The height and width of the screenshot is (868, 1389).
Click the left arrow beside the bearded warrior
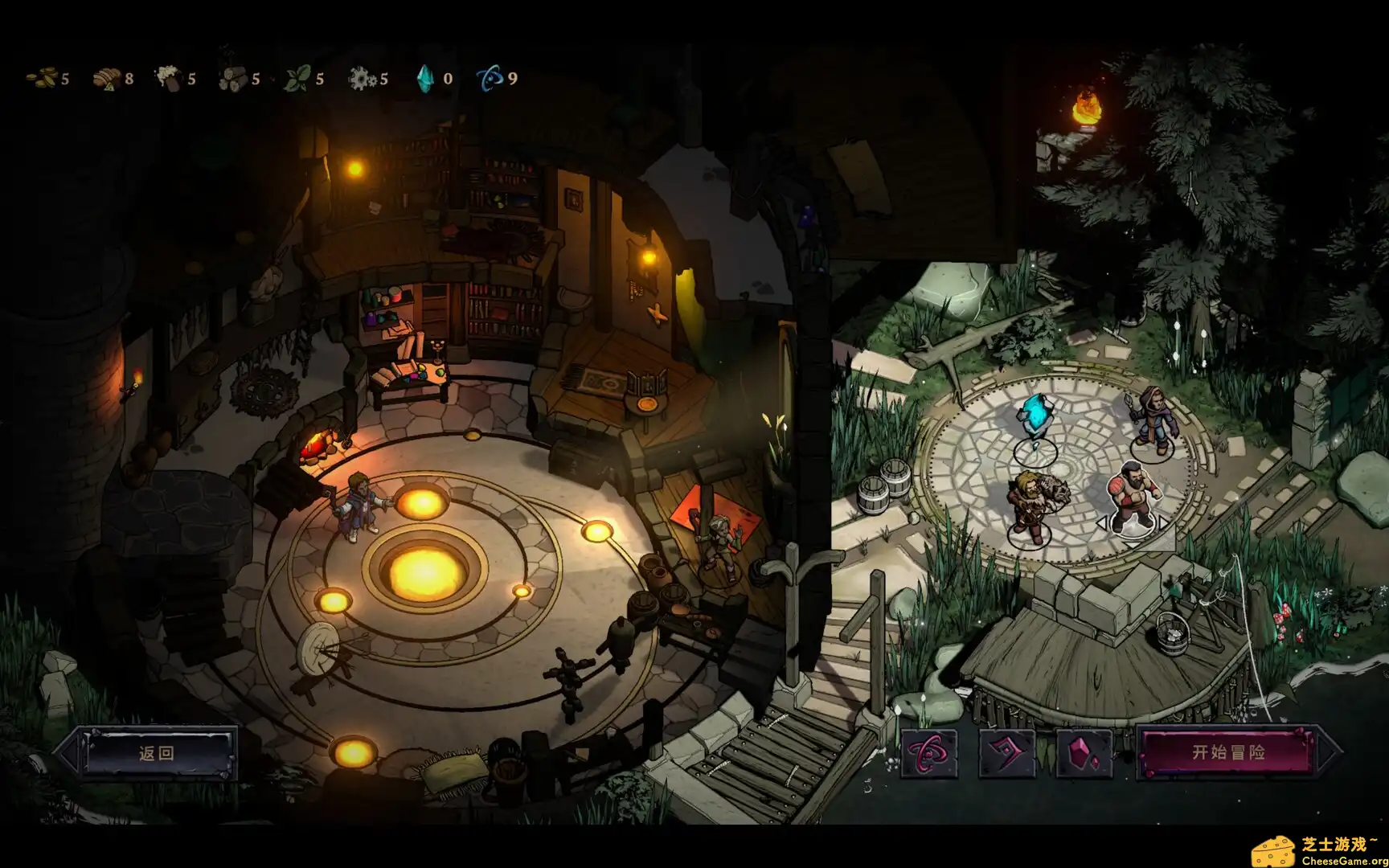(1102, 522)
